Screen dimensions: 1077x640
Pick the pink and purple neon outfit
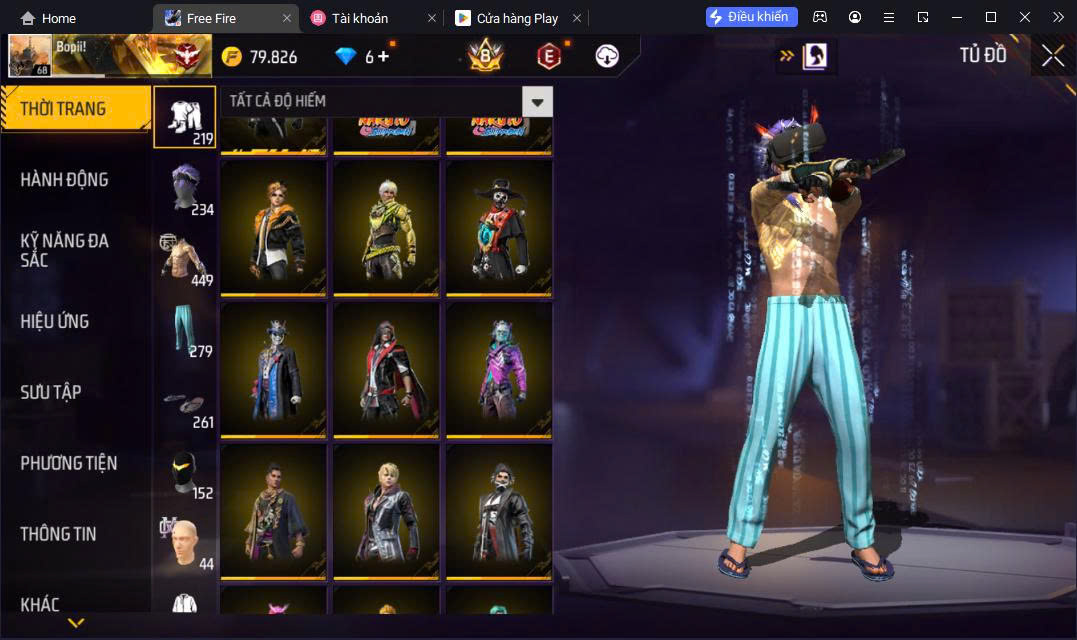coord(499,369)
